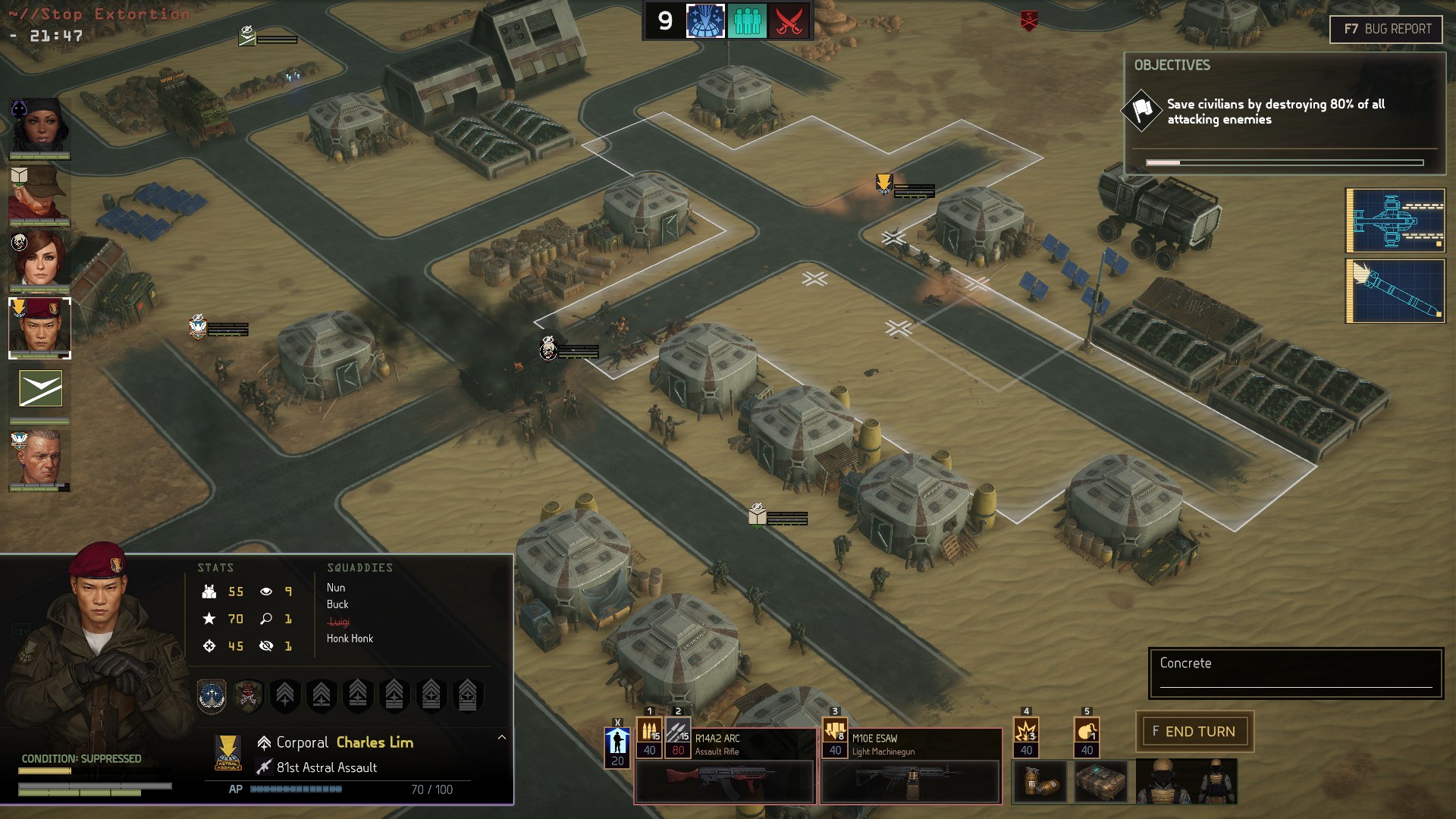Toggle the soldier stance icon
Screen dimensions: 1456x819
(617, 742)
